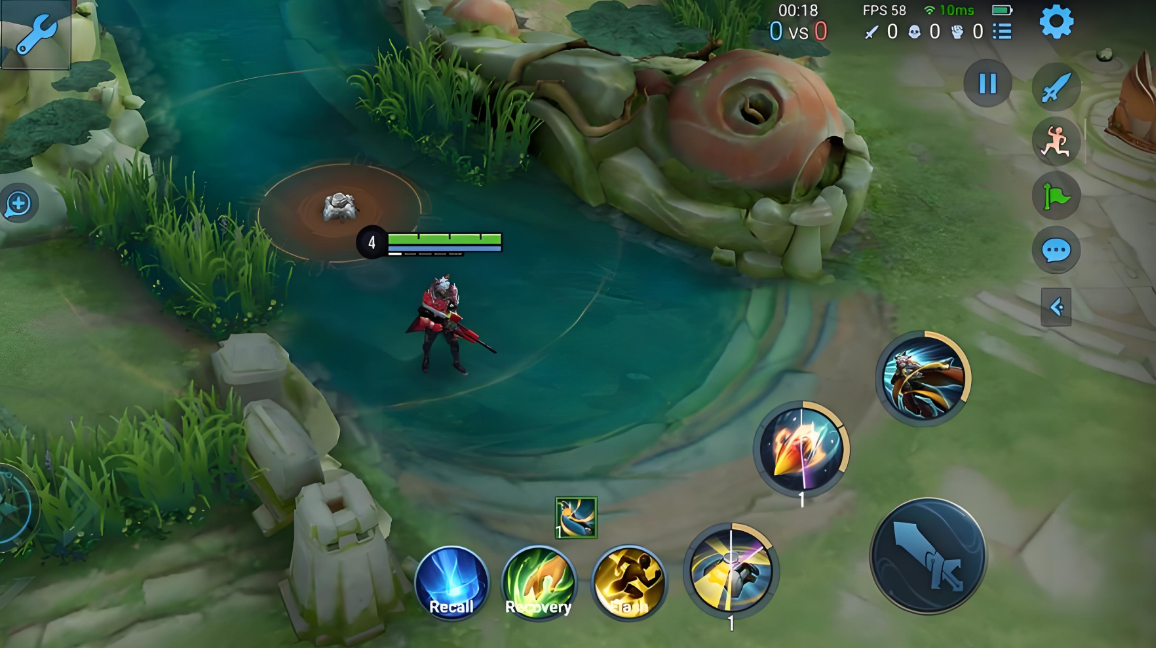This screenshot has height=648, width=1156.
Task: Activate the Flash battle spell
Action: (628, 584)
